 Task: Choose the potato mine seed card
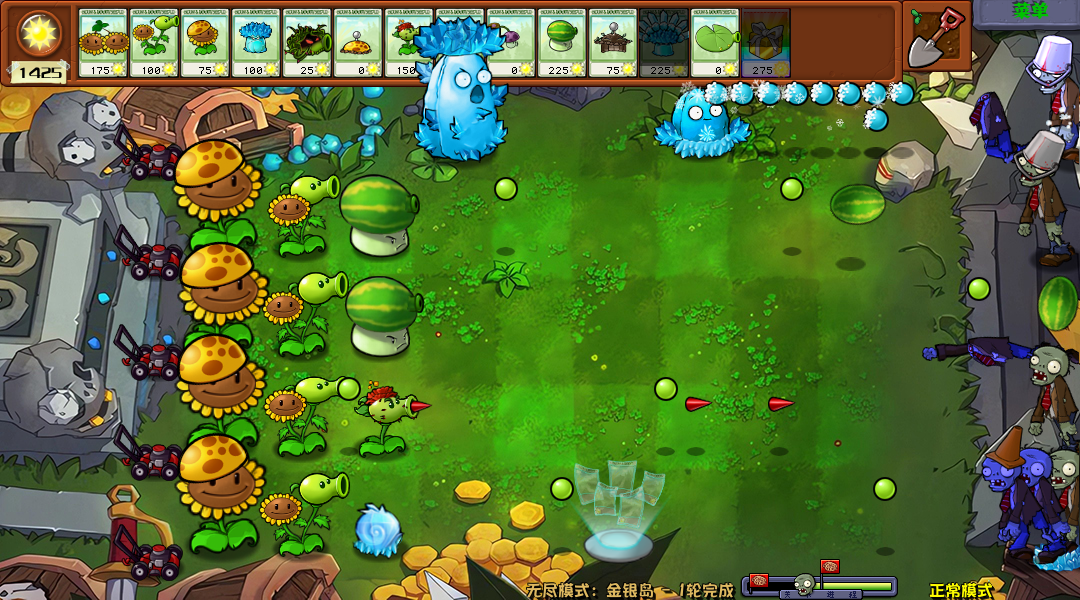click(x=358, y=42)
